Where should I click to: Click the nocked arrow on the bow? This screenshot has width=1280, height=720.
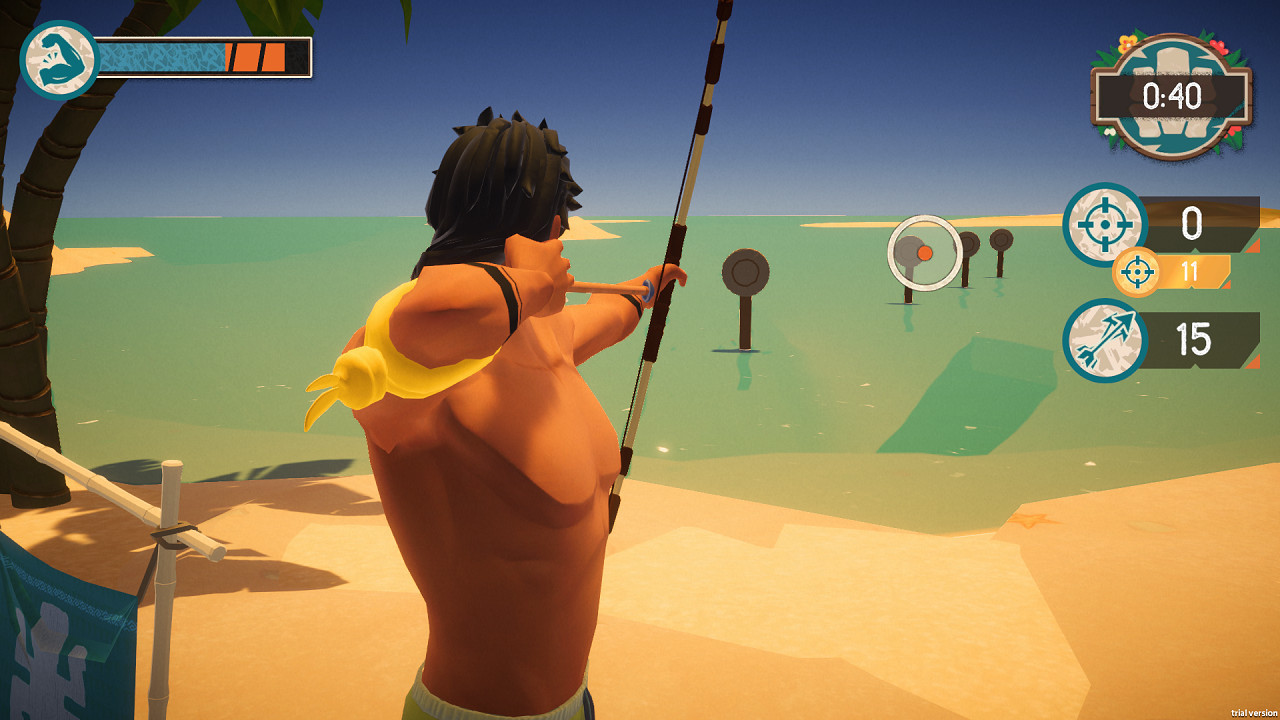pyautogui.click(x=610, y=290)
